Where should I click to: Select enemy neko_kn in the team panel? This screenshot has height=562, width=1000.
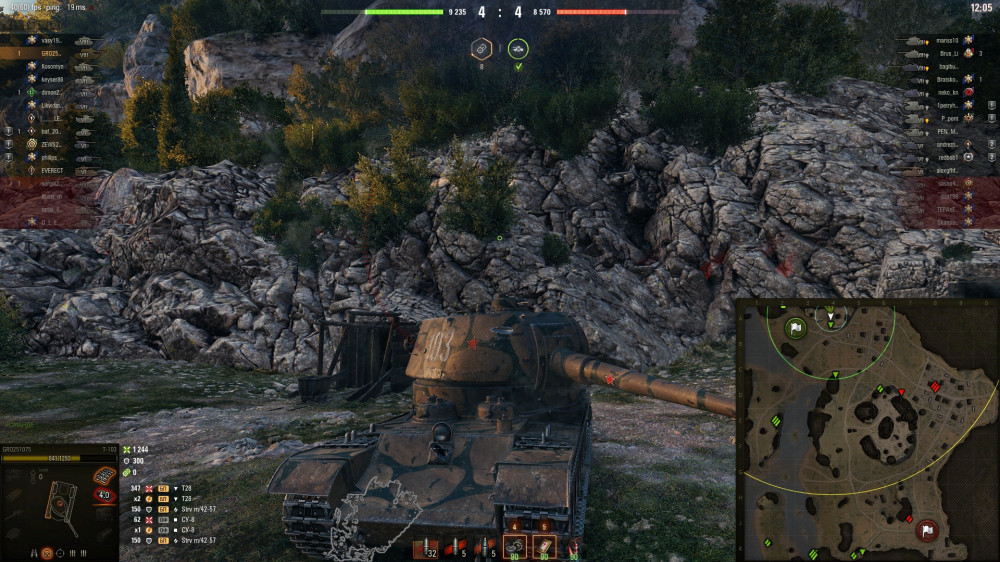pyautogui.click(x=948, y=92)
